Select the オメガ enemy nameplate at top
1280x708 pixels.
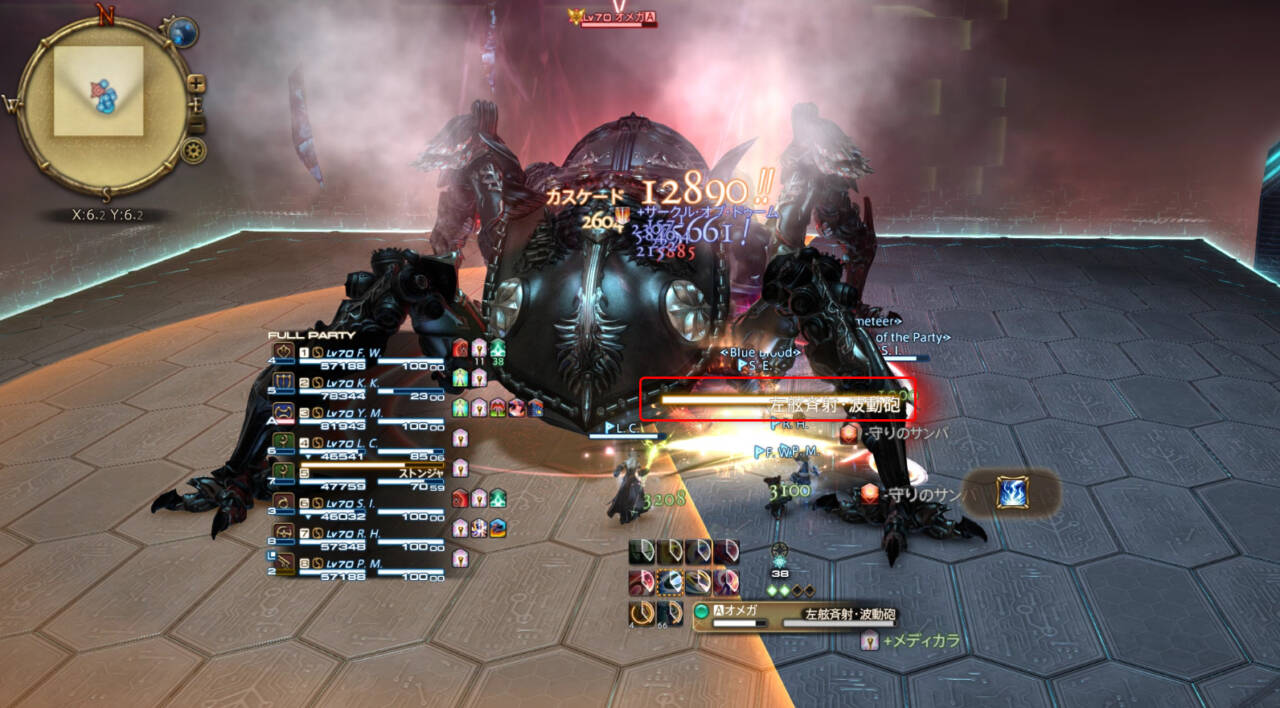[612, 17]
